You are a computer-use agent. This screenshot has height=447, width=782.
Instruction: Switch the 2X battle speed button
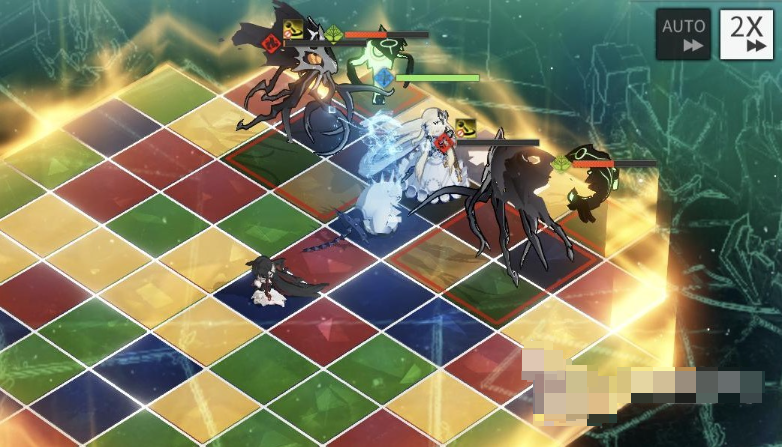coord(746,35)
